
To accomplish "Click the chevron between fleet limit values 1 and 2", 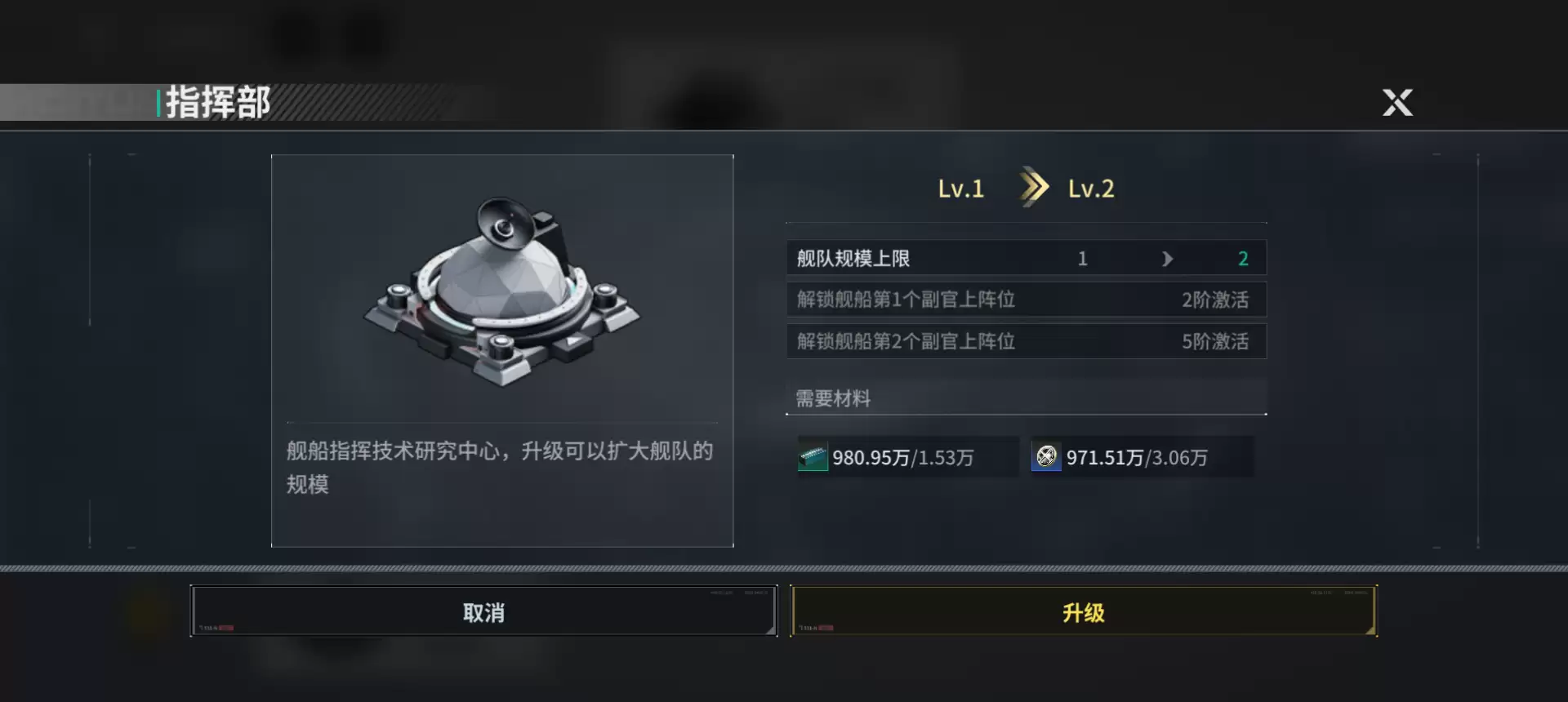I will coord(1167,258).
